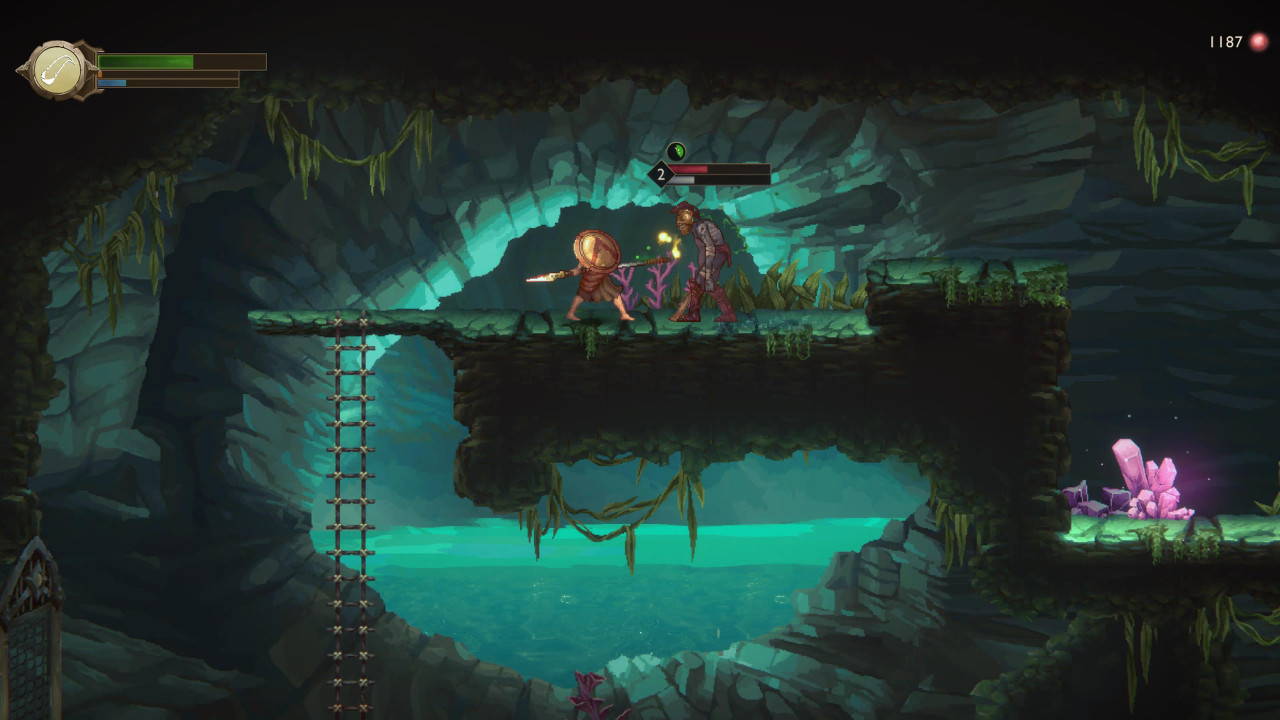Click the round pipe emblem beside the health bar
The image size is (1280, 720).
[58, 70]
